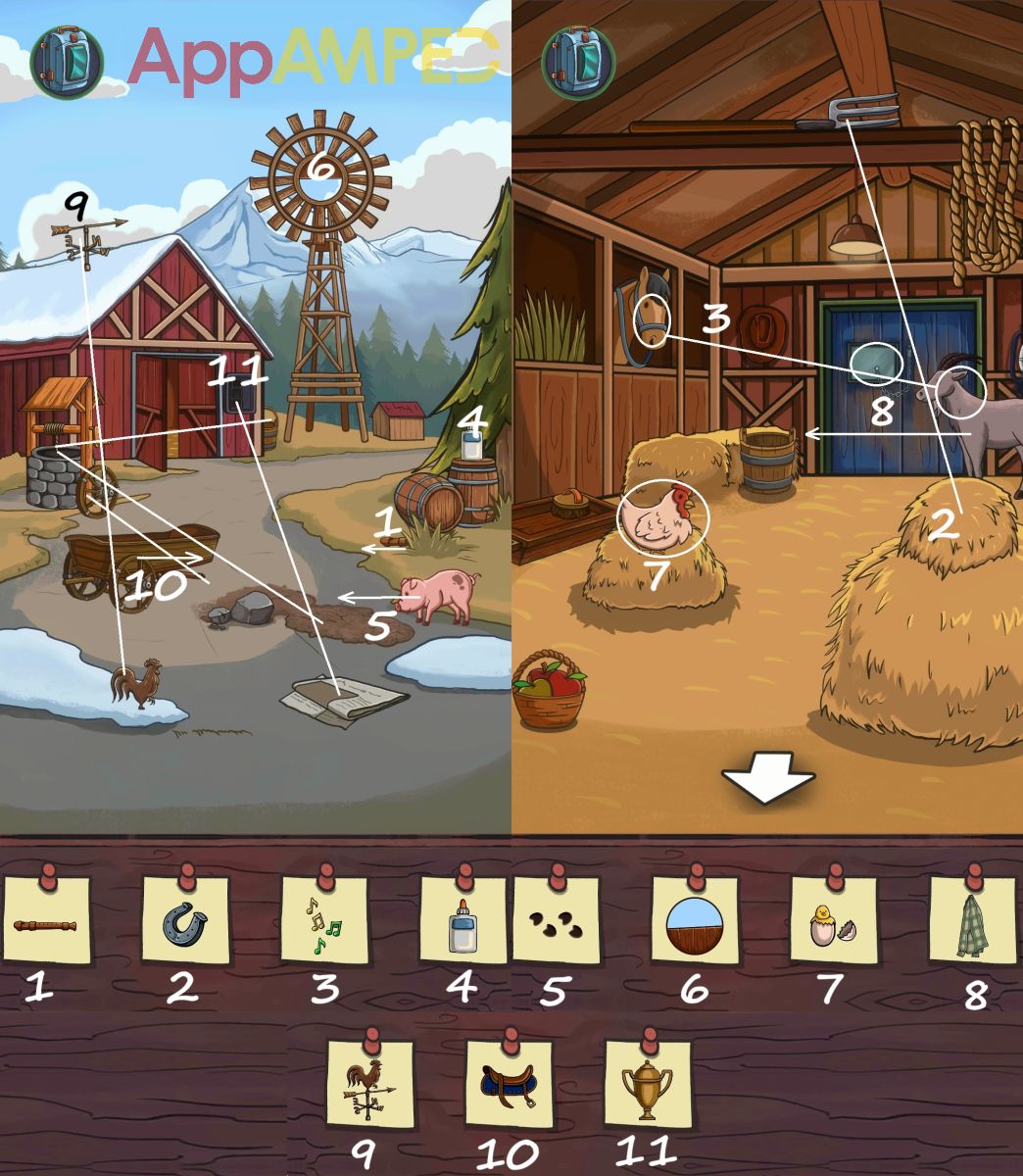Select the glue bottle clue note
This screenshot has height=1176, width=1023.
click(x=463, y=921)
